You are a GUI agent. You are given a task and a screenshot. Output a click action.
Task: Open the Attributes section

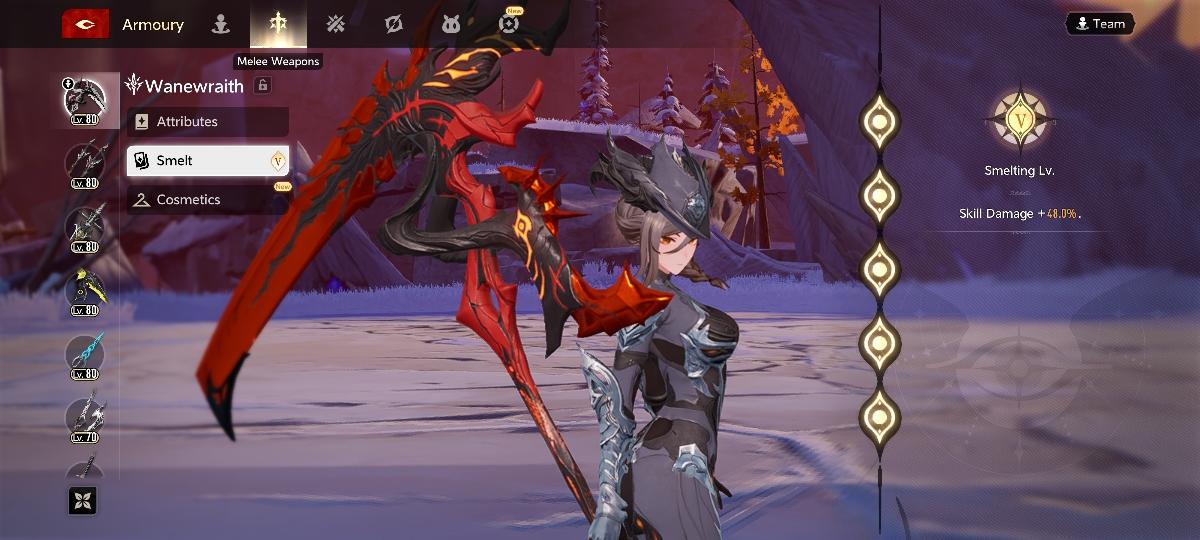pos(207,122)
